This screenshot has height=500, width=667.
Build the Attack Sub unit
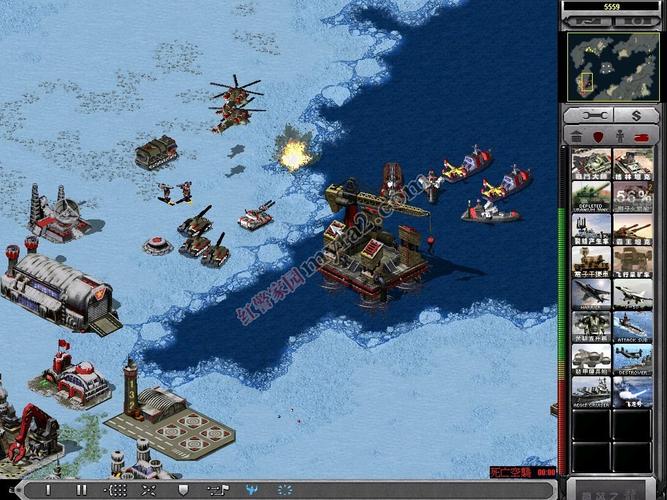[633, 326]
